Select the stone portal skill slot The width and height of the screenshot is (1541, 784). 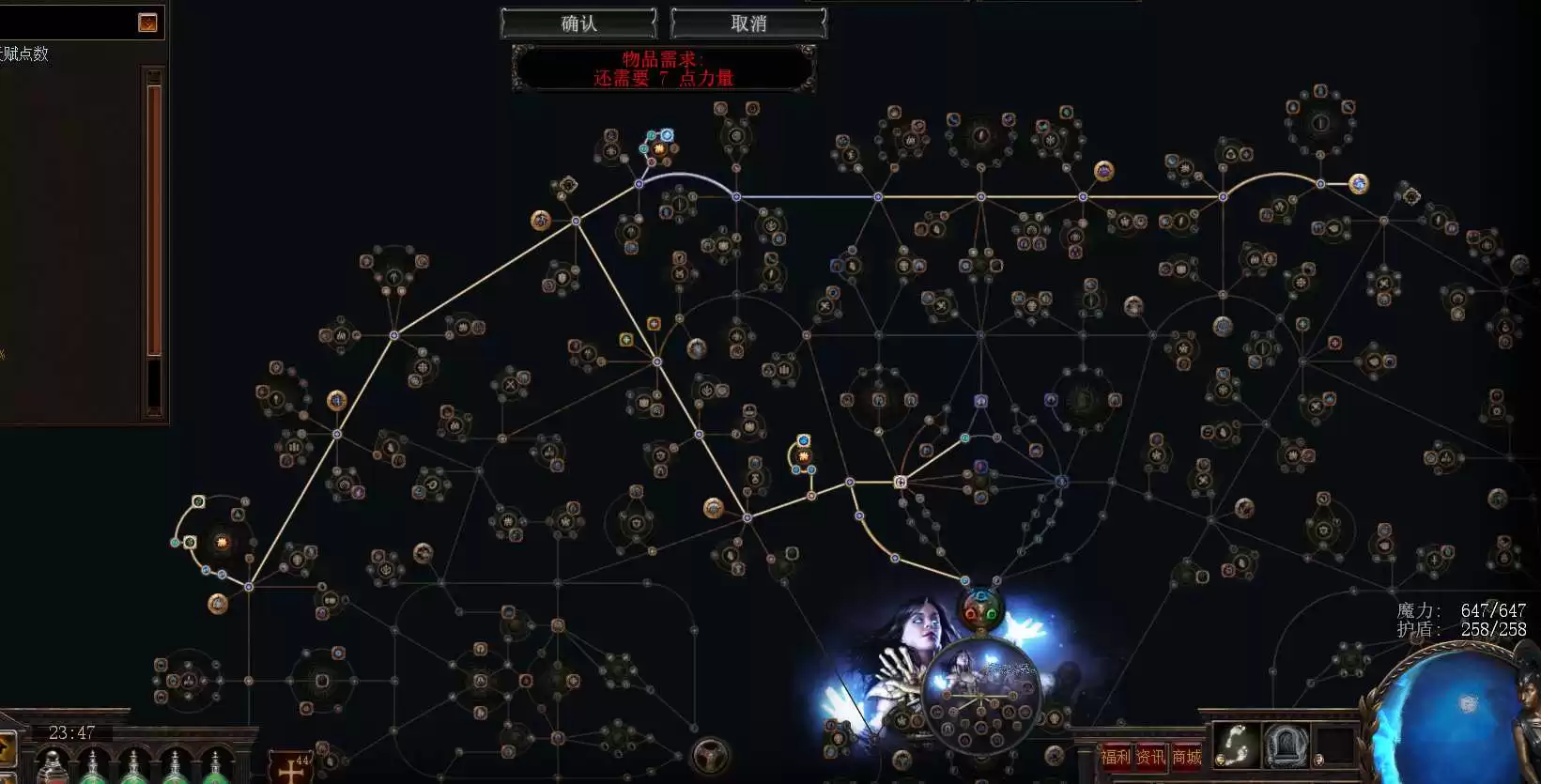point(1286,747)
